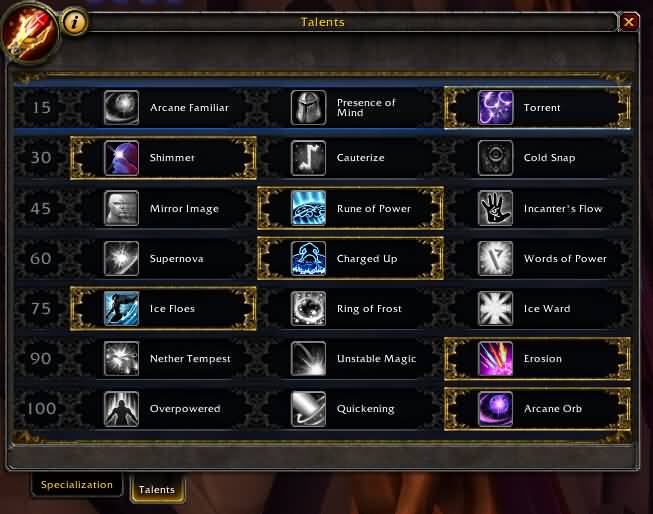Select the Talents tab
653x514 pixels.
[157, 489]
